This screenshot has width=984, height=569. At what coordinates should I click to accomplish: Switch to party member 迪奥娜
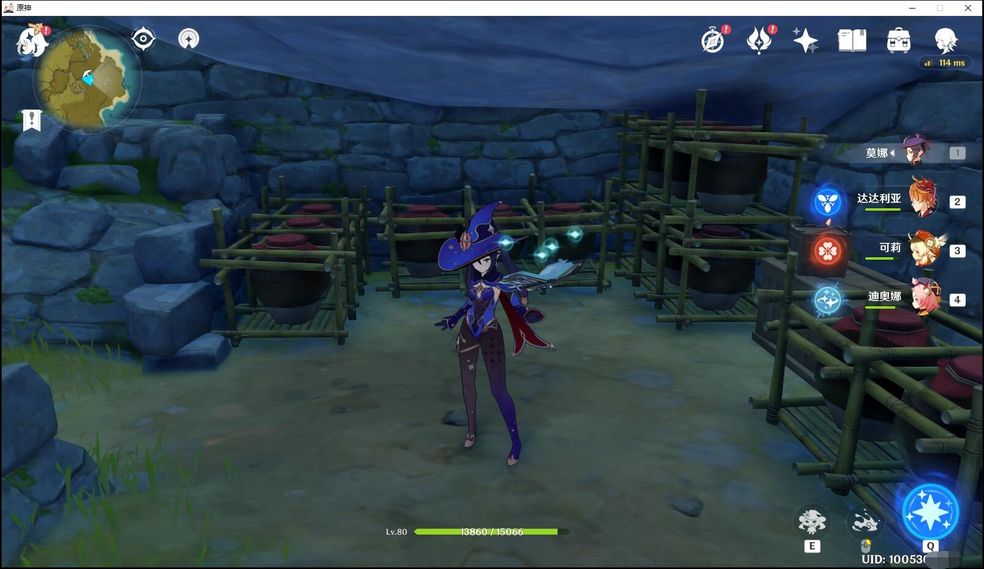click(x=925, y=298)
